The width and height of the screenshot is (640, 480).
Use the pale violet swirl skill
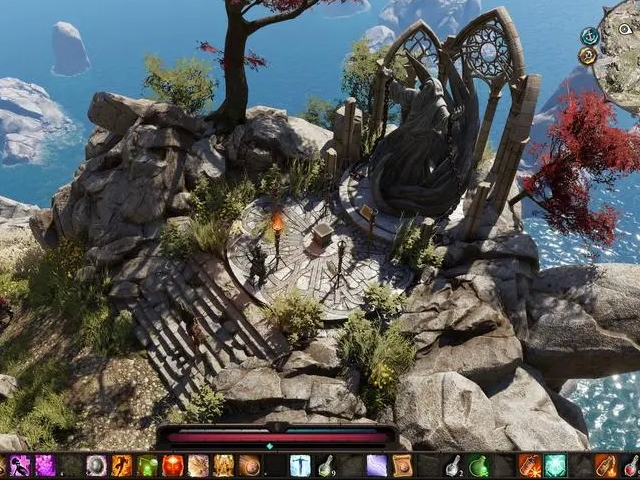coord(376,465)
